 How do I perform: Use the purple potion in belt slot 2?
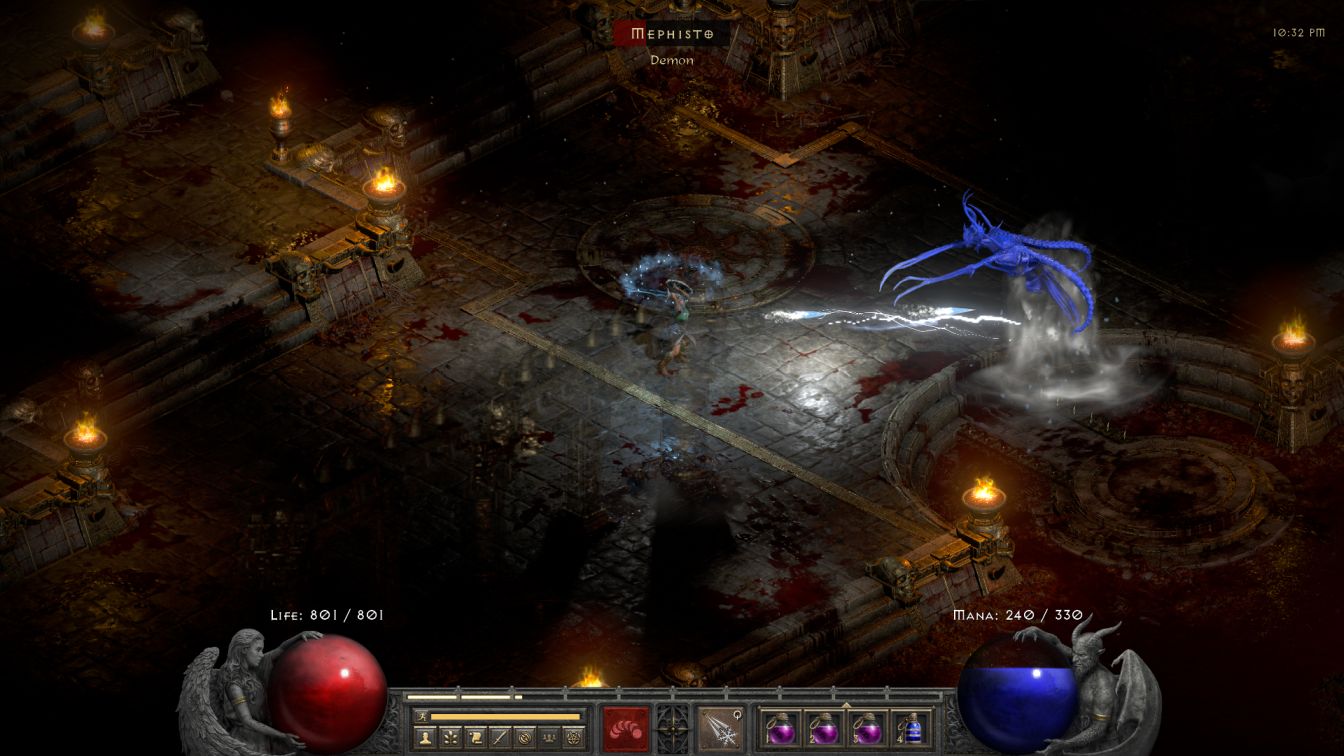click(x=823, y=728)
